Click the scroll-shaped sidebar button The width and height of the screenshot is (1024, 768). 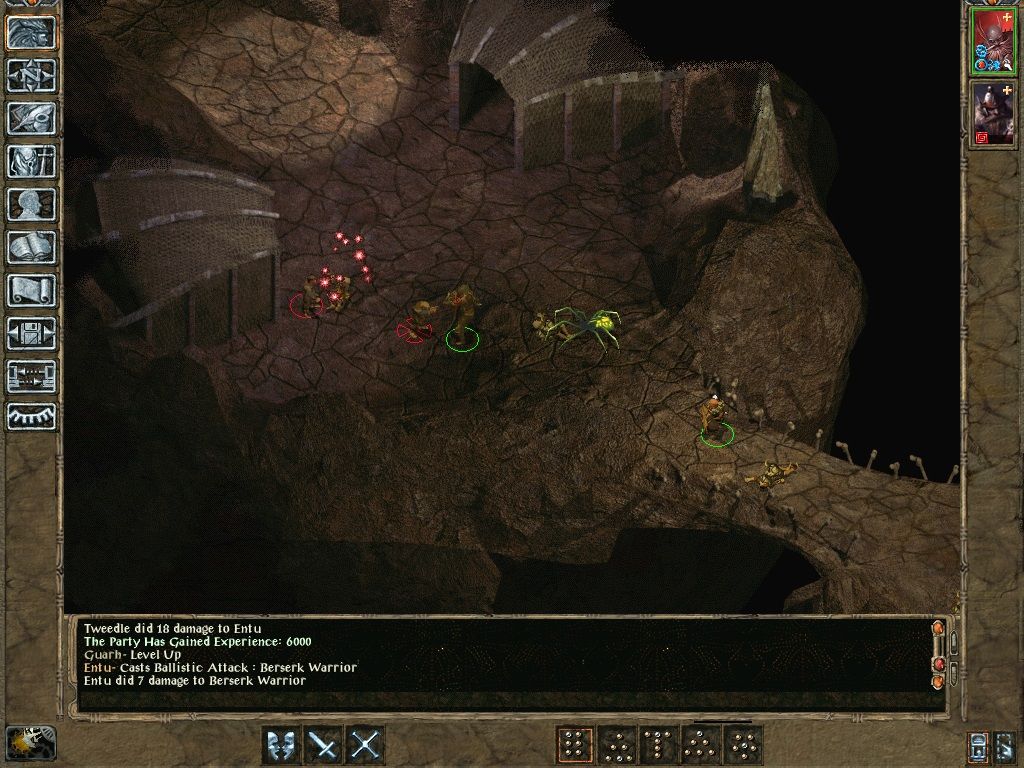(31, 290)
